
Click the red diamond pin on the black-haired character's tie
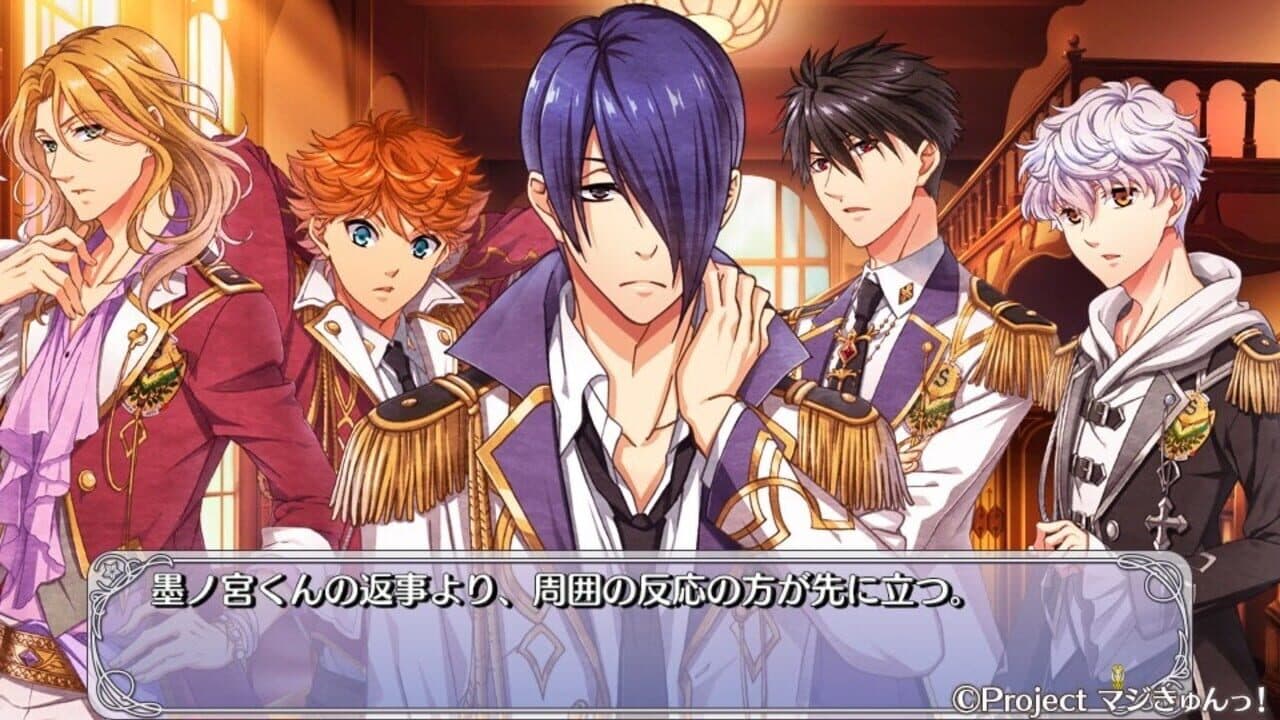(847, 352)
